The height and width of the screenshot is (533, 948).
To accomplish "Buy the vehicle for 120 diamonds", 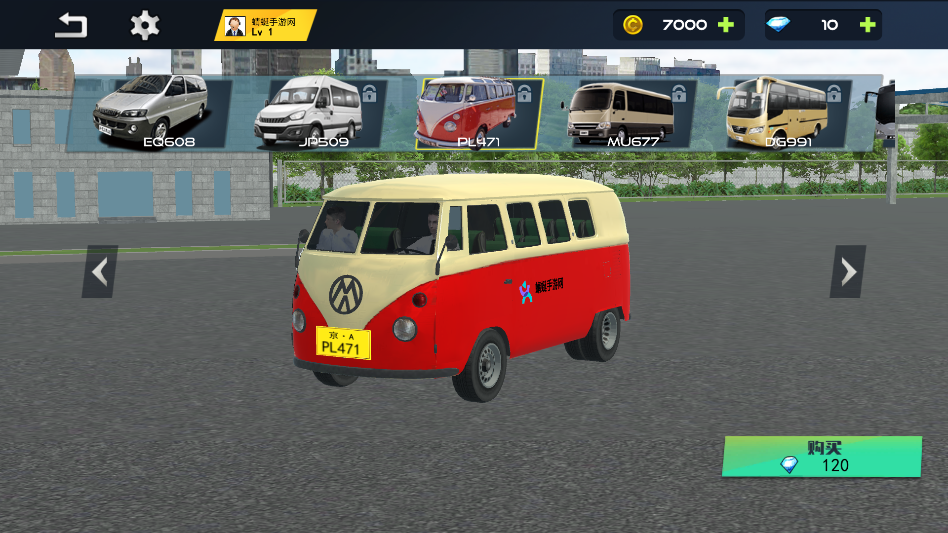I will pos(821,457).
